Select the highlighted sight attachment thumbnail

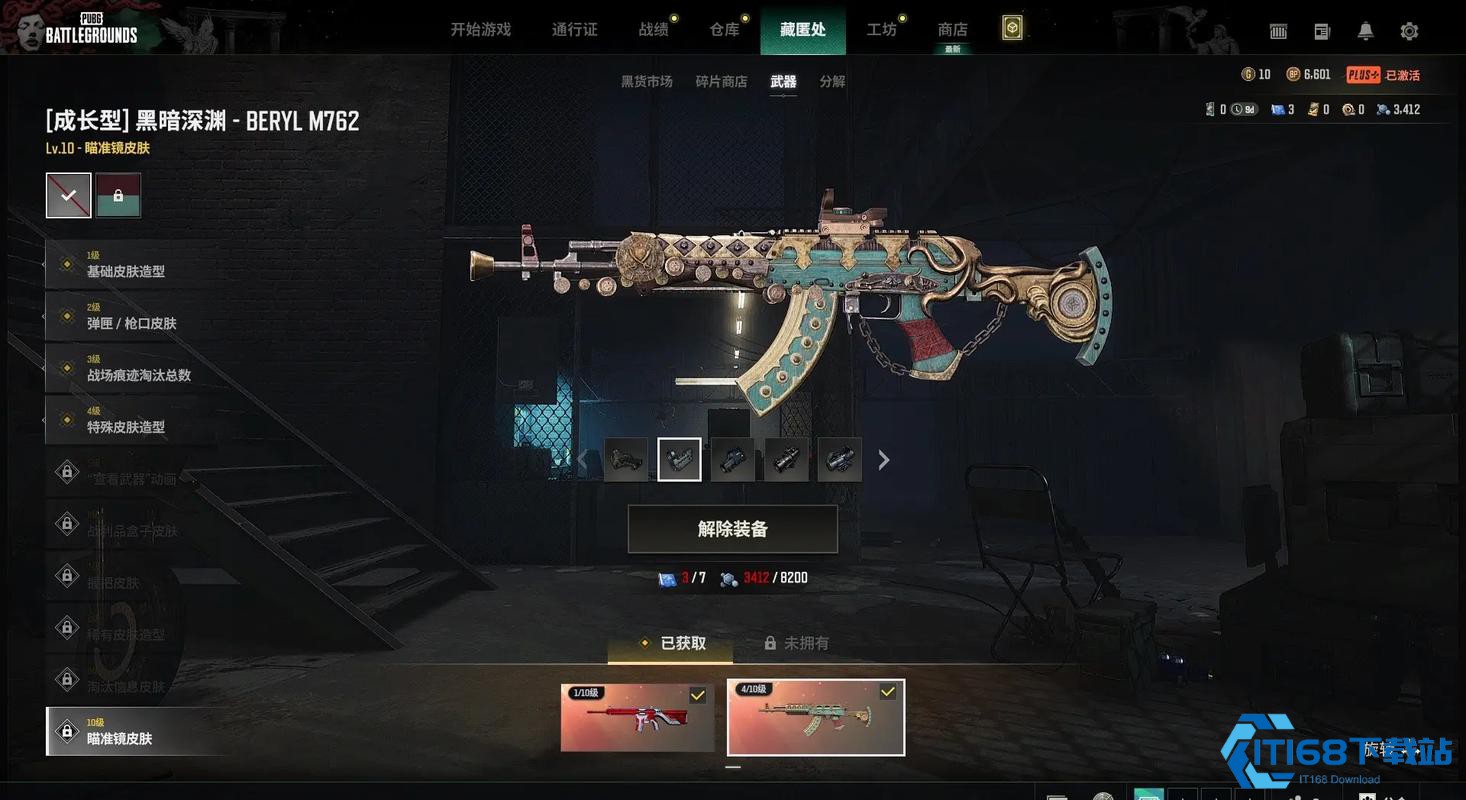click(679, 459)
